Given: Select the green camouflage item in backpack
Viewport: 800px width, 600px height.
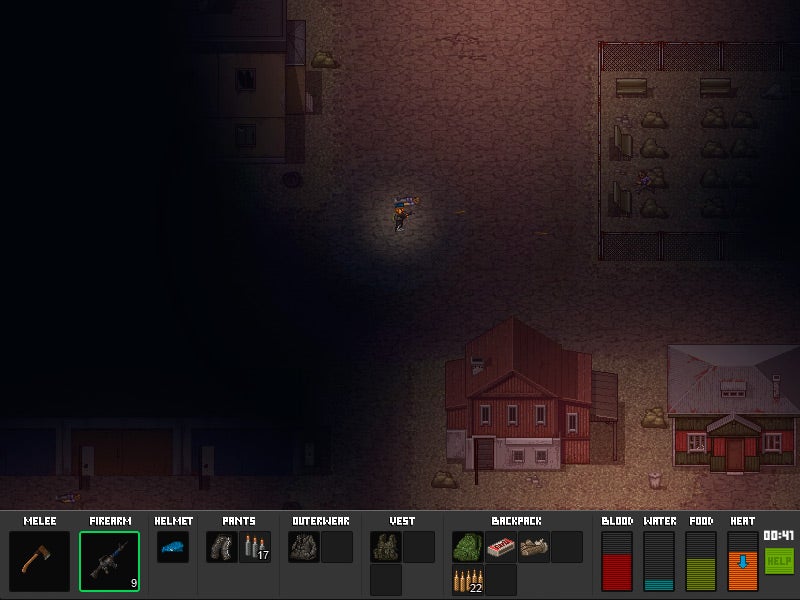Looking at the screenshot, I should 468,547.
